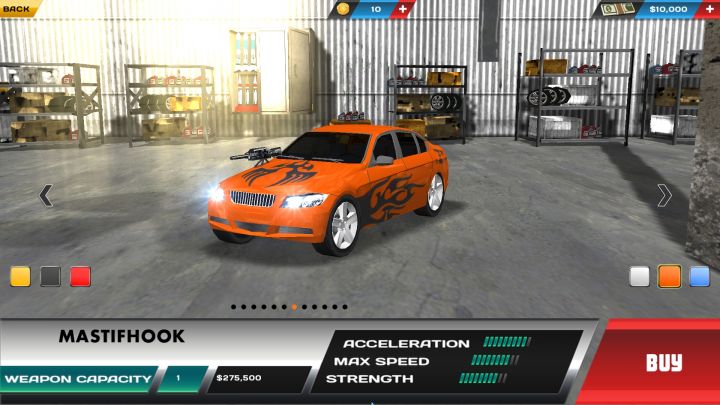The height and width of the screenshot is (405, 720).
Task: Show the next car with the right arrow
Action: coord(664,195)
